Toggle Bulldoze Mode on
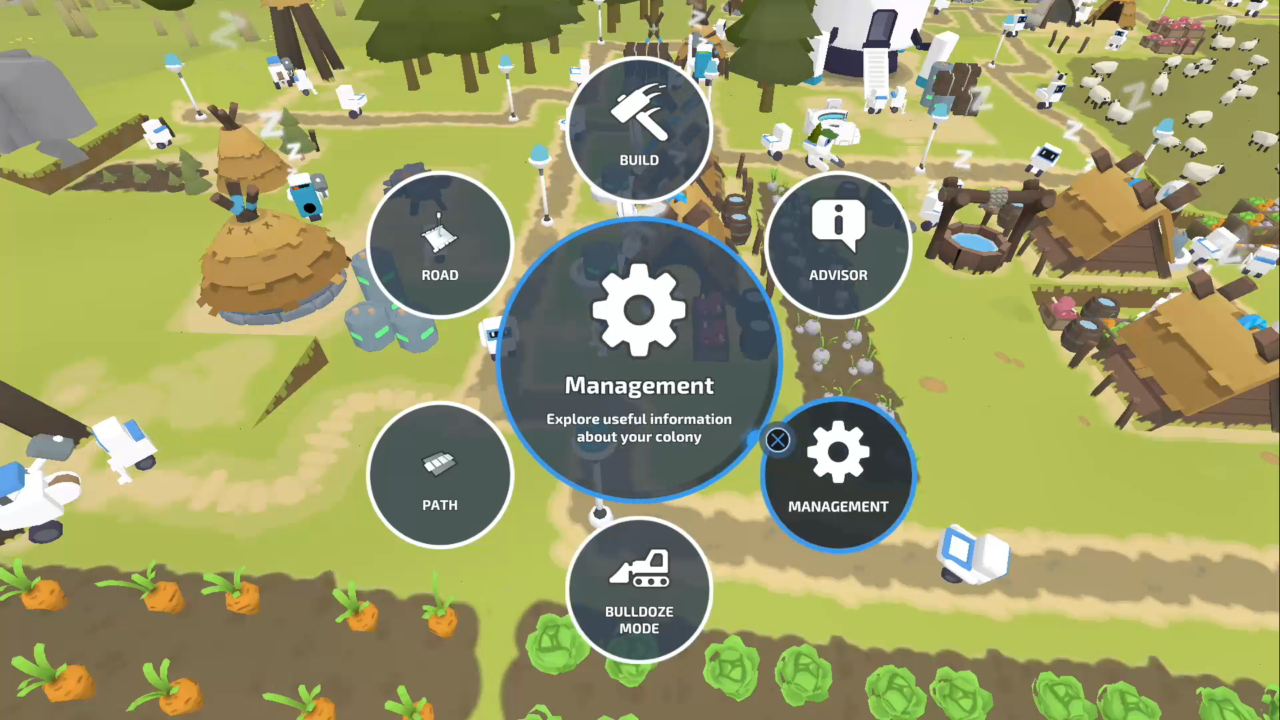 (x=639, y=590)
